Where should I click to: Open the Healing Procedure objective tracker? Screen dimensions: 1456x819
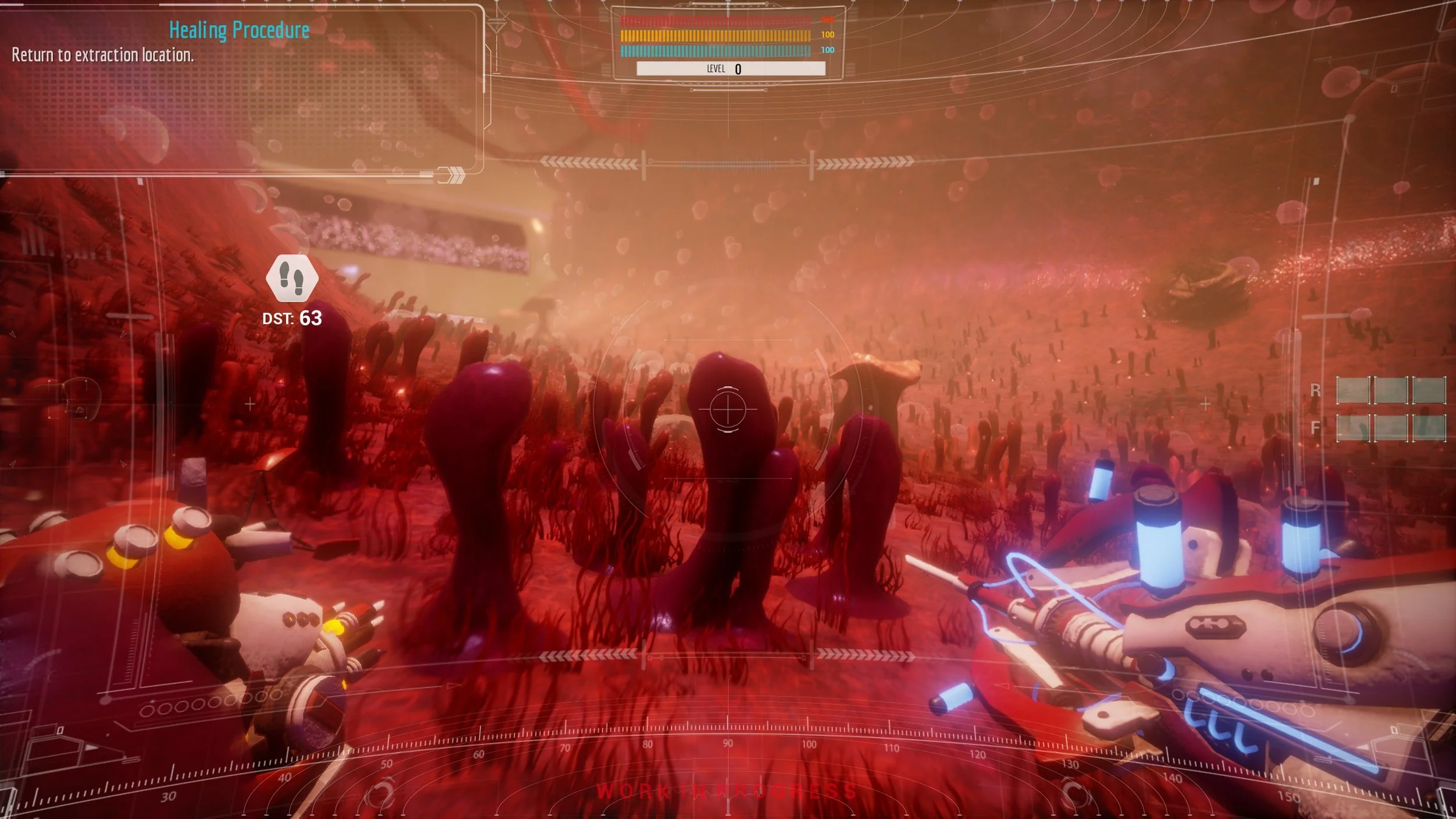click(239, 30)
